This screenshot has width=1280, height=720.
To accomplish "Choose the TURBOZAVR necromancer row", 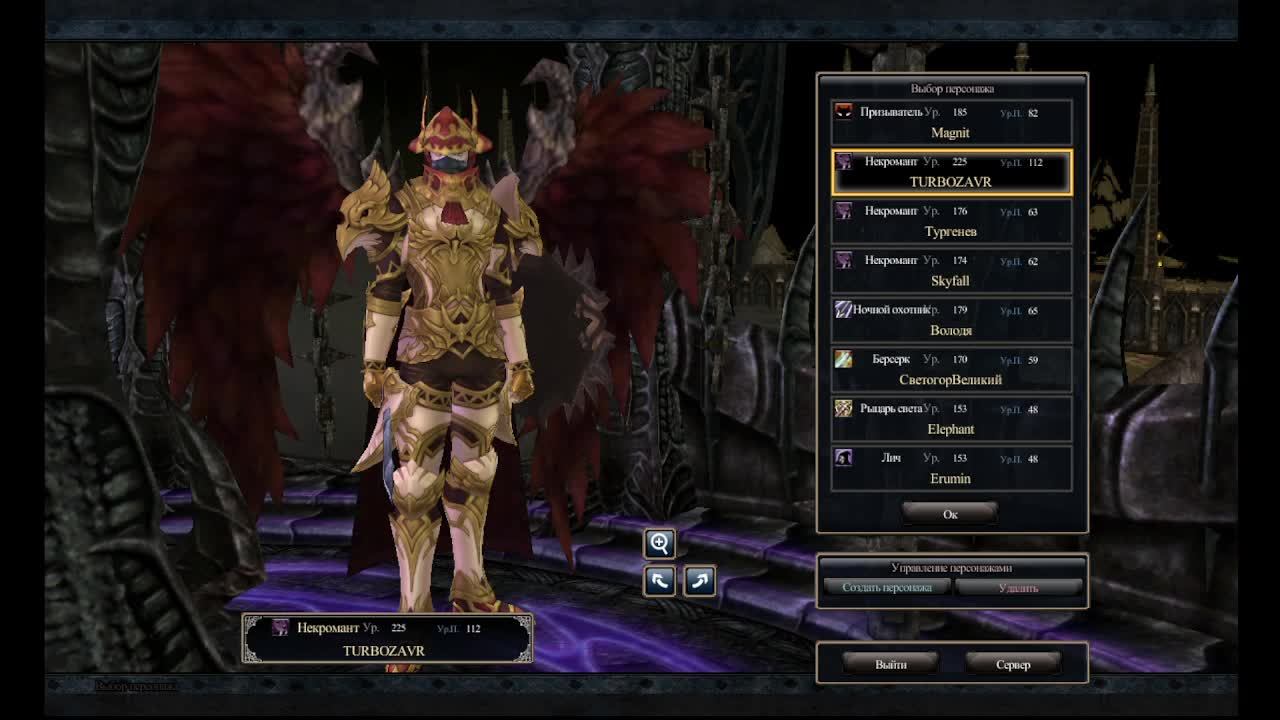I will pos(951,172).
